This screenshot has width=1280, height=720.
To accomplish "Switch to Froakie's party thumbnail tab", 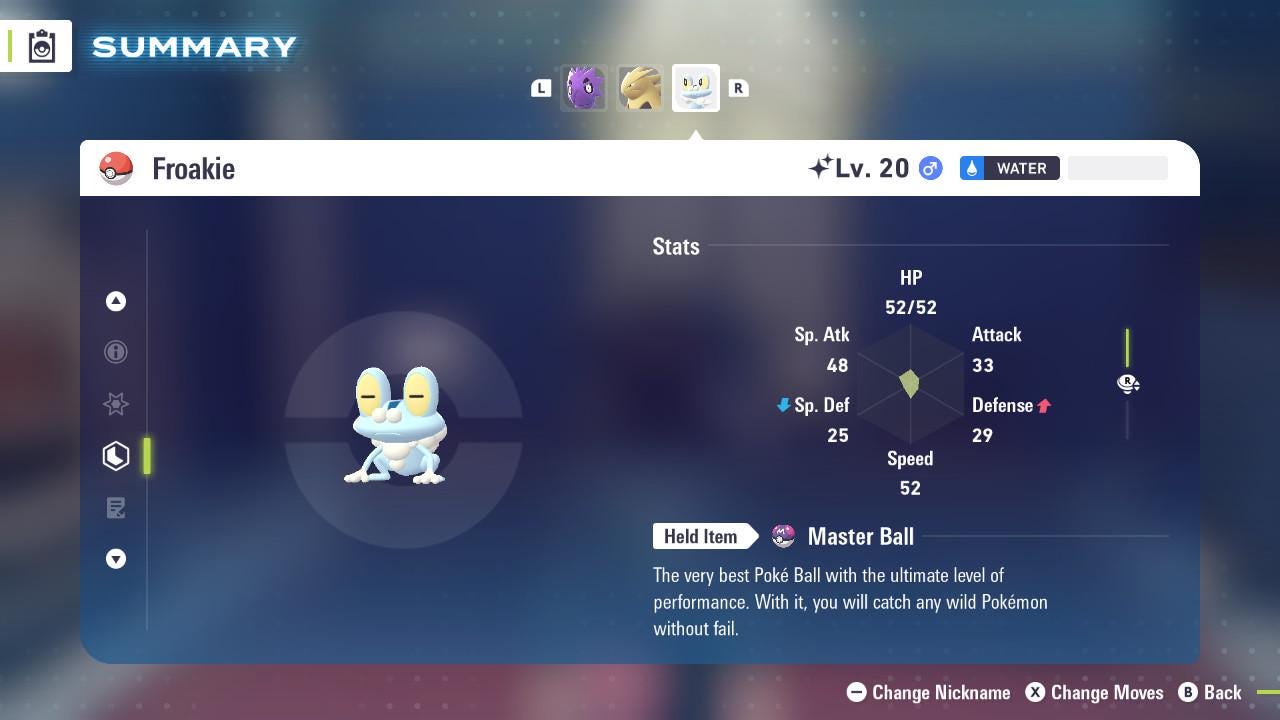I will (x=695, y=88).
